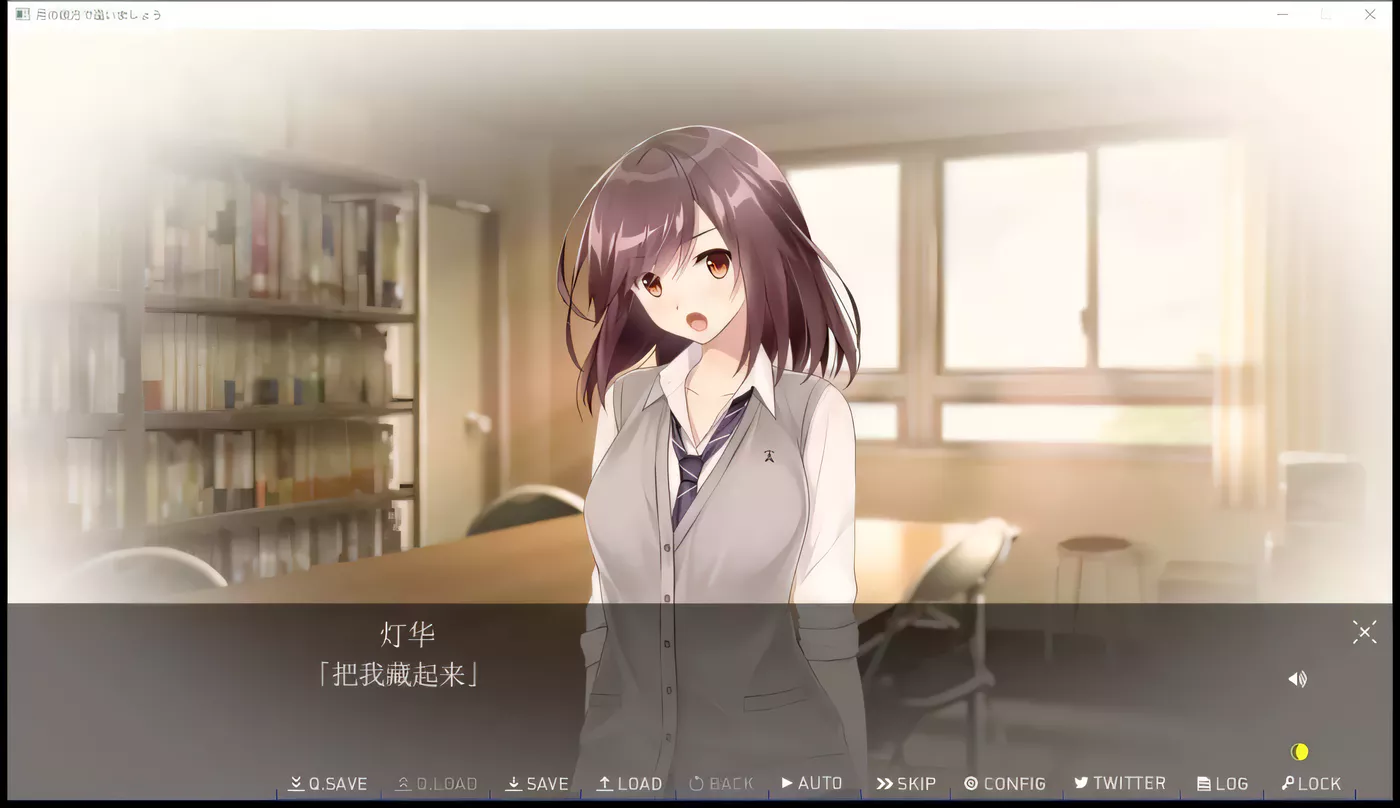Click the yellow moon brightness control
1400x808 pixels.
(x=1299, y=750)
